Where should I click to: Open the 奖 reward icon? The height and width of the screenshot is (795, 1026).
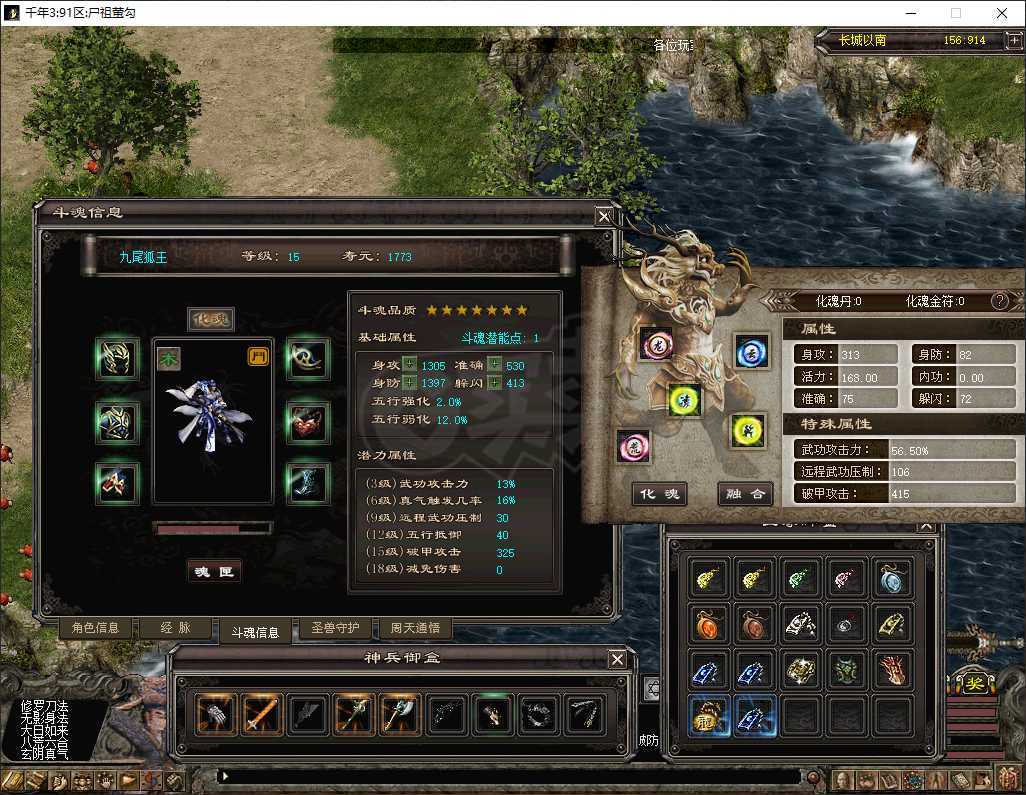tap(973, 684)
